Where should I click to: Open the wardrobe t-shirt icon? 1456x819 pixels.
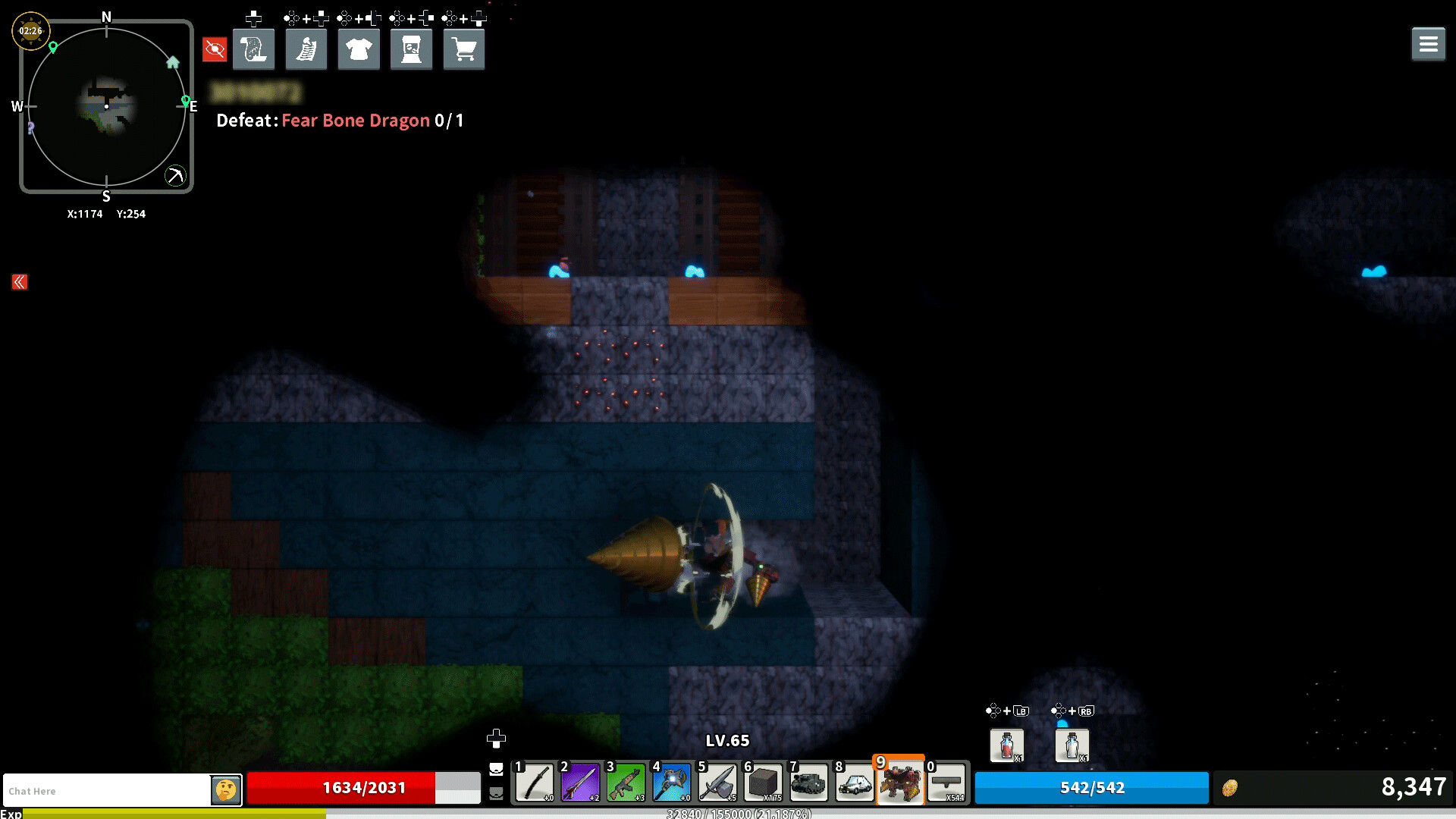[x=359, y=49]
